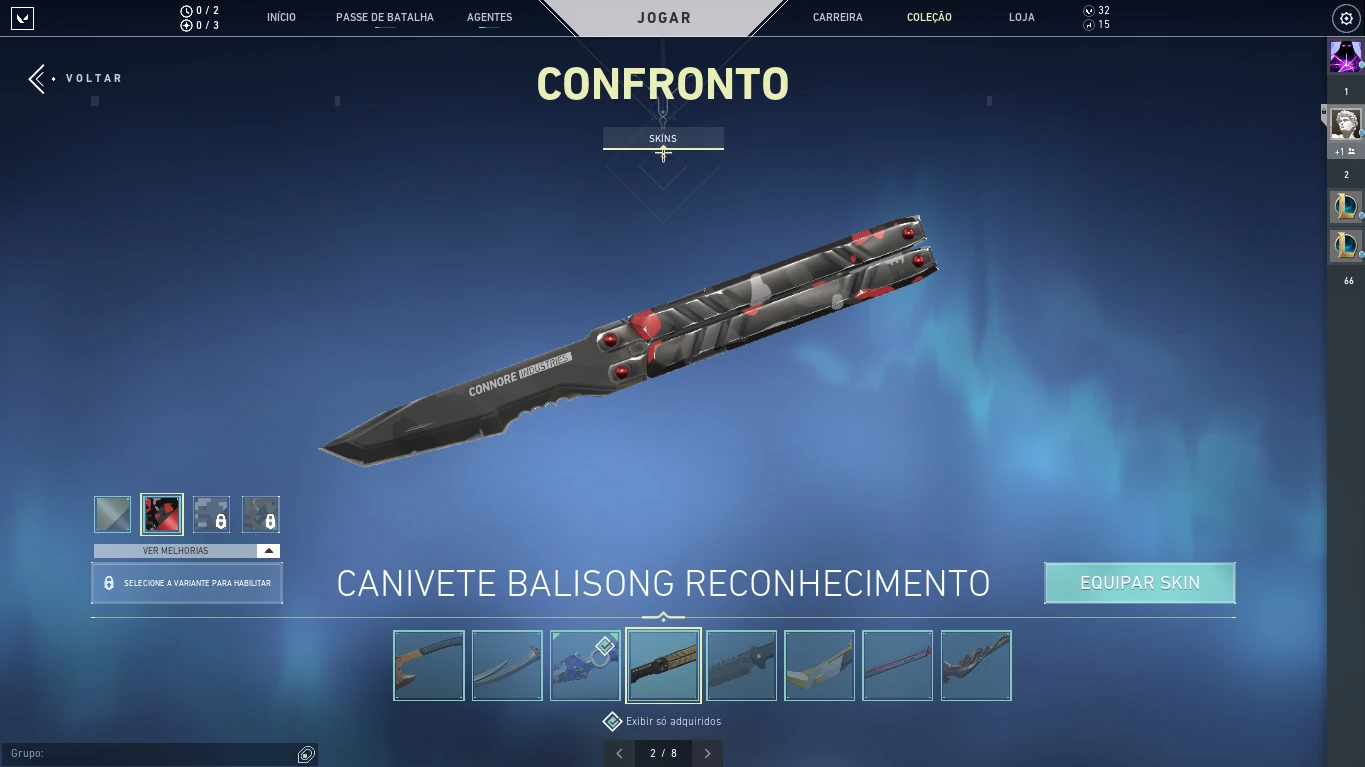Click the 'Equipar Skin' button
The height and width of the screenshot is (767, 1365).
(x=1139, y=582)
